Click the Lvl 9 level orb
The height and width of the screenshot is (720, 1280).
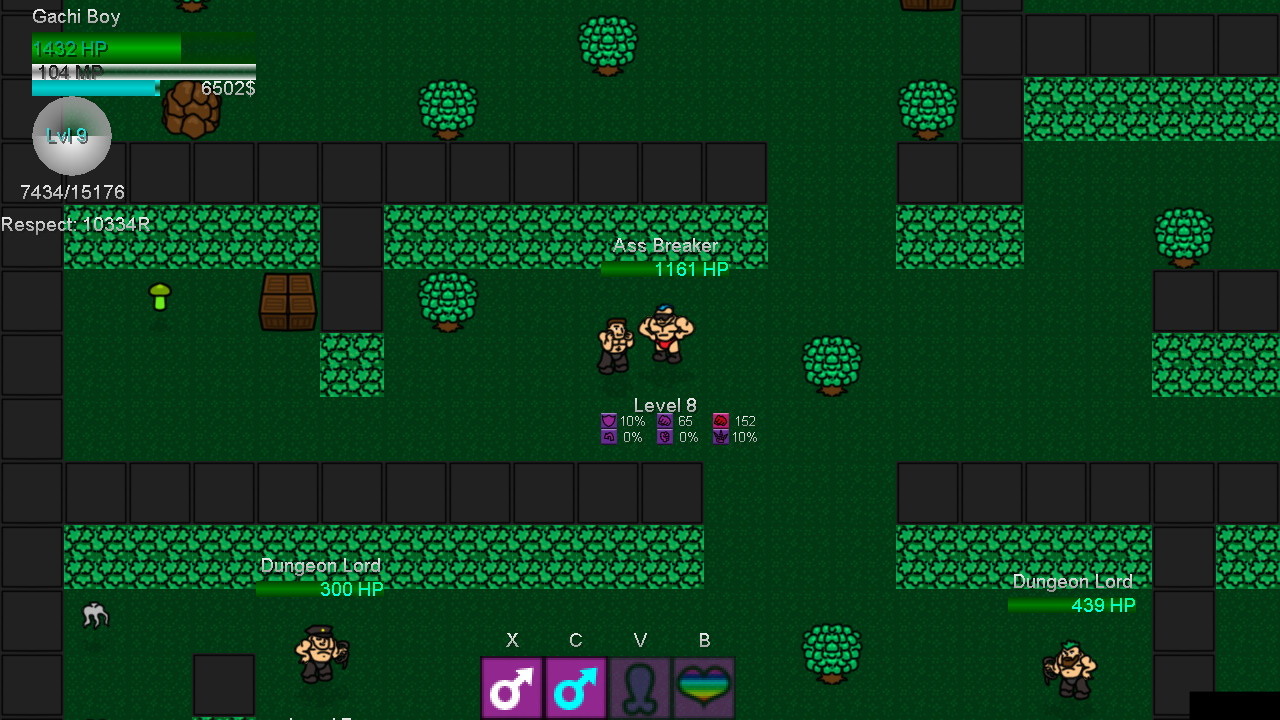coord(71,136)
